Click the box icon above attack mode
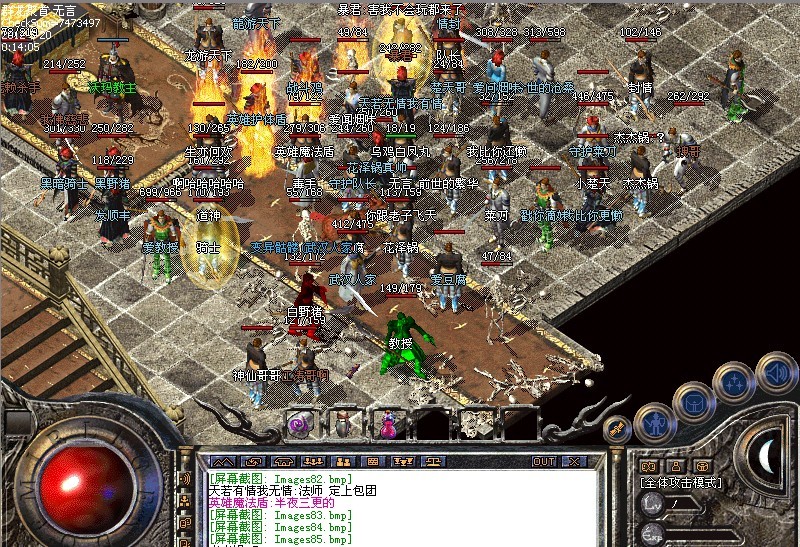 [x=702, y=465]
